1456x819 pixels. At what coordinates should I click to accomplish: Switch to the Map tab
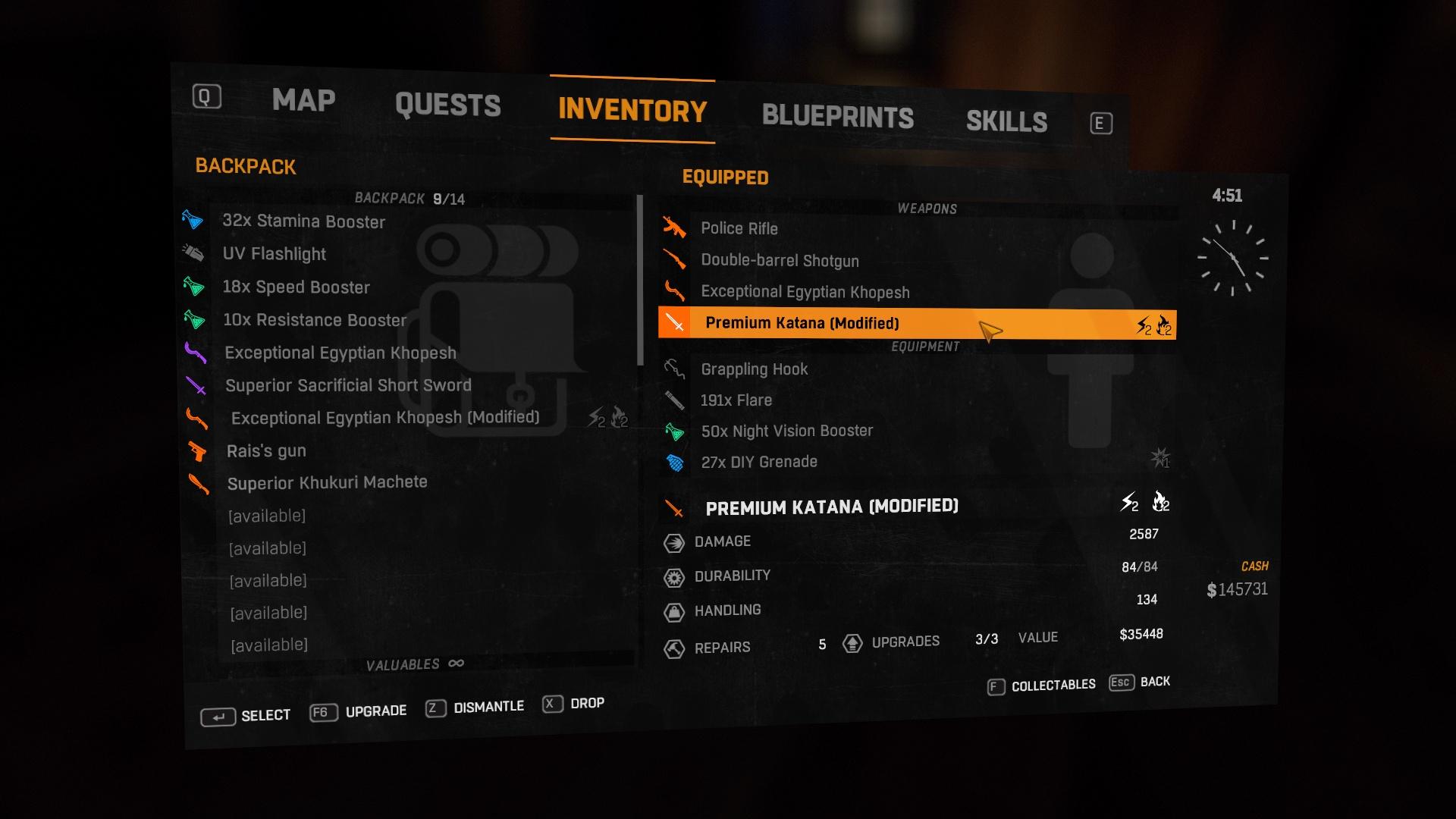(x=303, y=100)
